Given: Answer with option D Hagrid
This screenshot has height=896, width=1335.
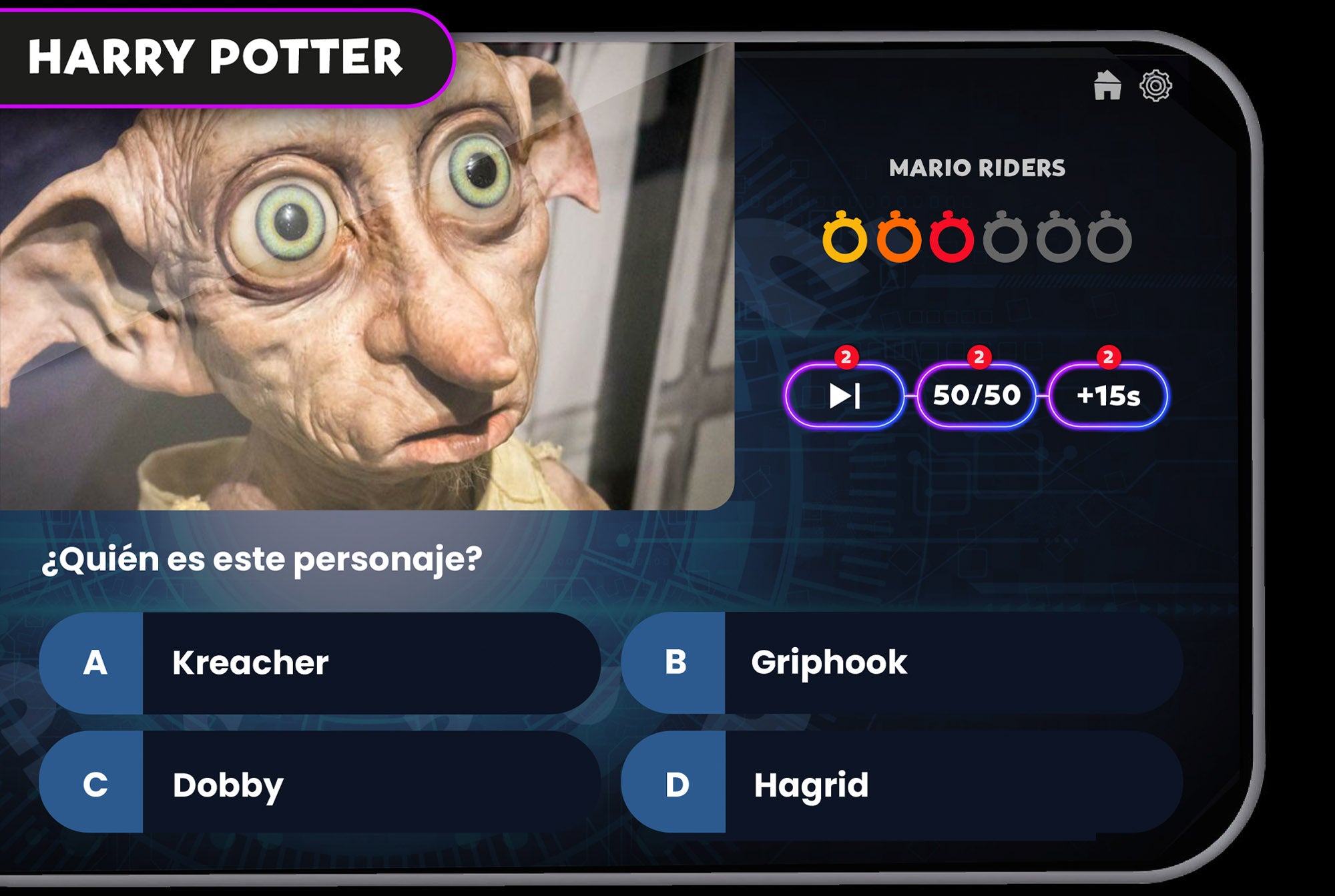Looking at the screenshot, I should tap(901, 783).
